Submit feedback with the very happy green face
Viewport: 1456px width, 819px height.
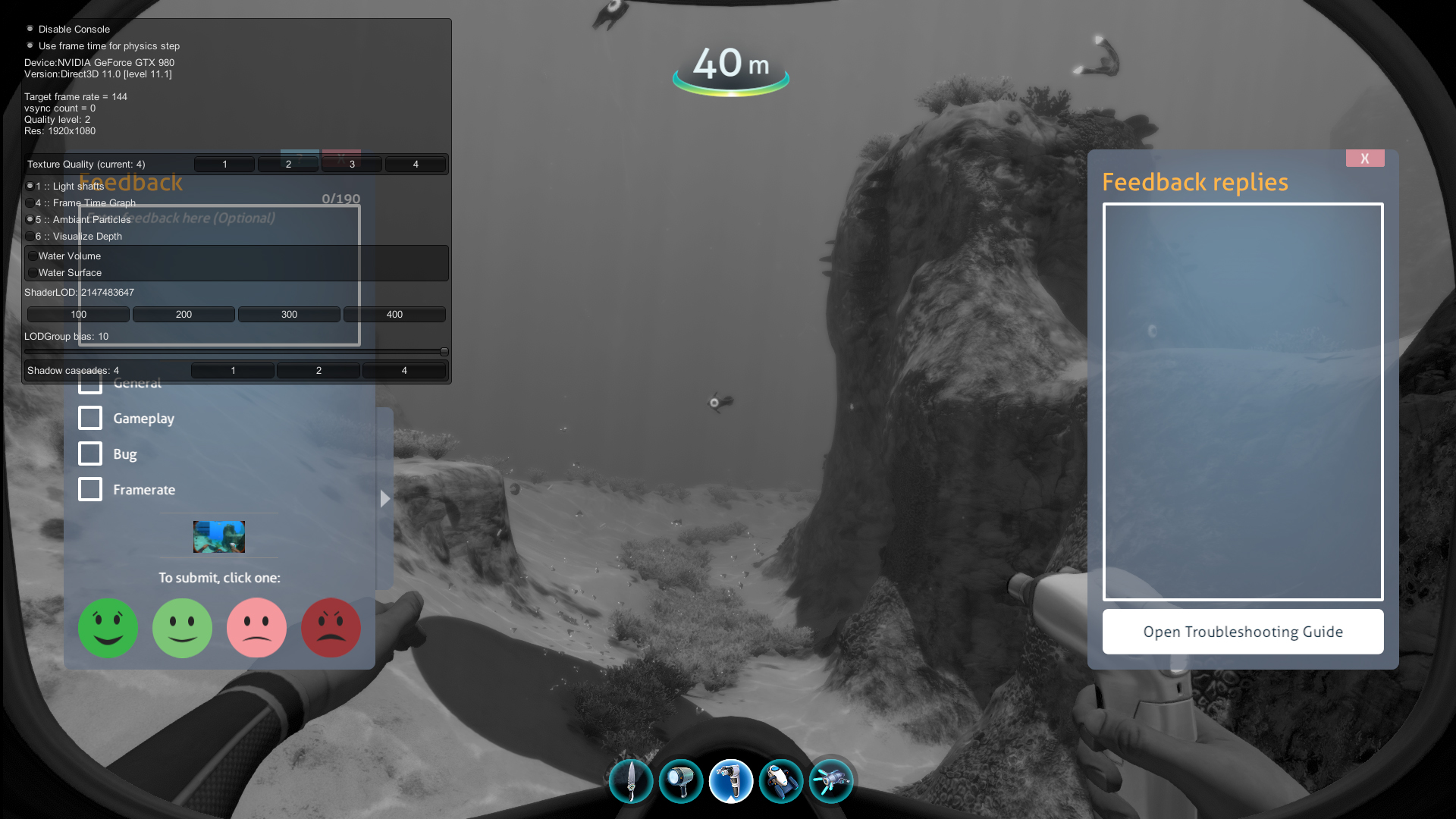108,628
